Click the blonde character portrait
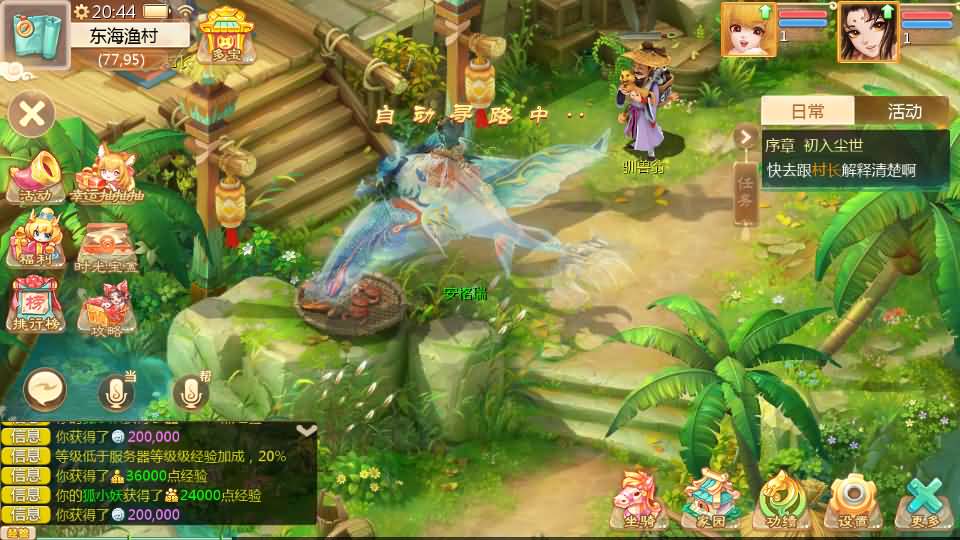Screen dimensions: 960x540 748,30
